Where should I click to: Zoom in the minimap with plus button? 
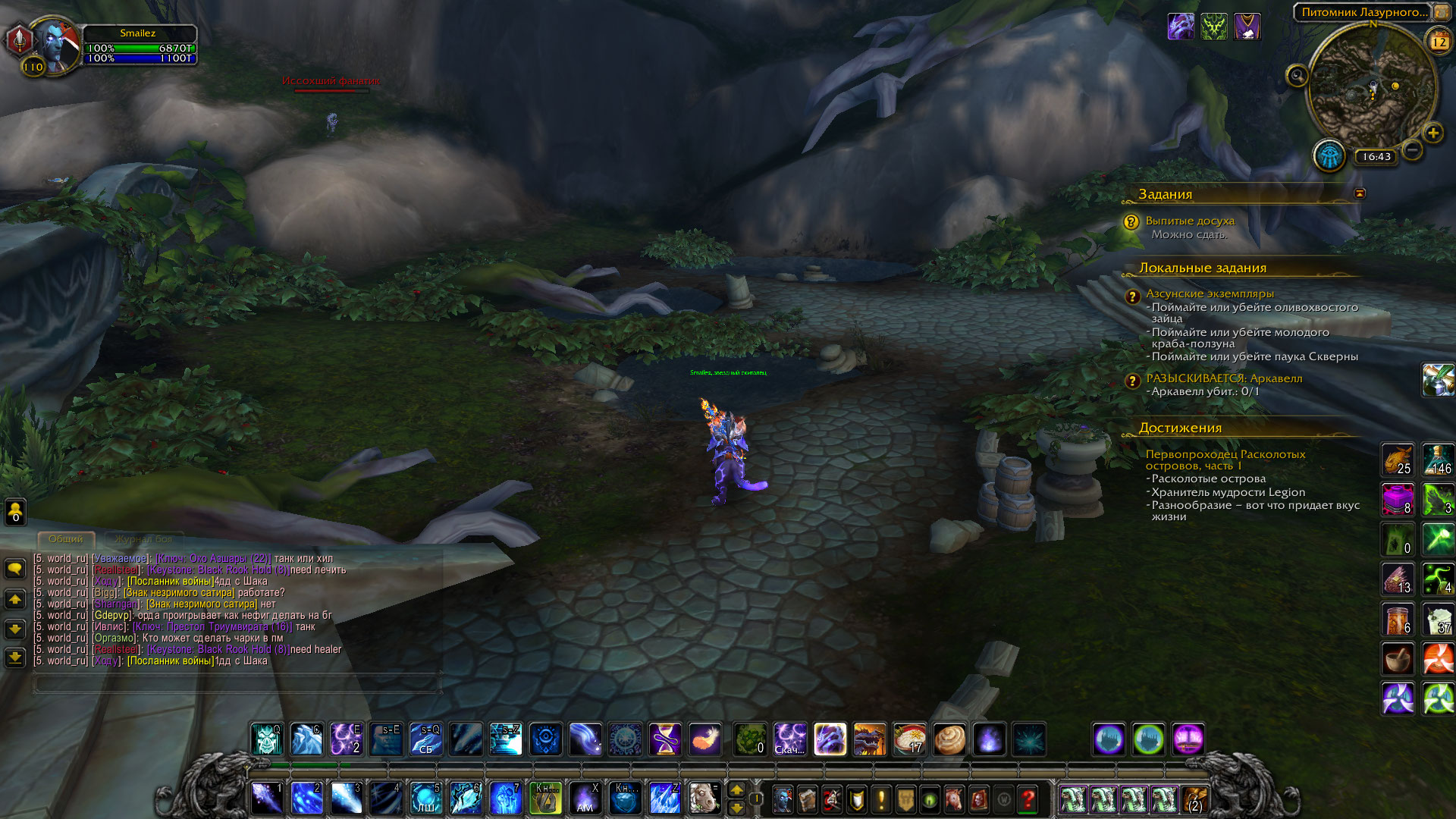pyautogui.click(x=1432, y=133)
